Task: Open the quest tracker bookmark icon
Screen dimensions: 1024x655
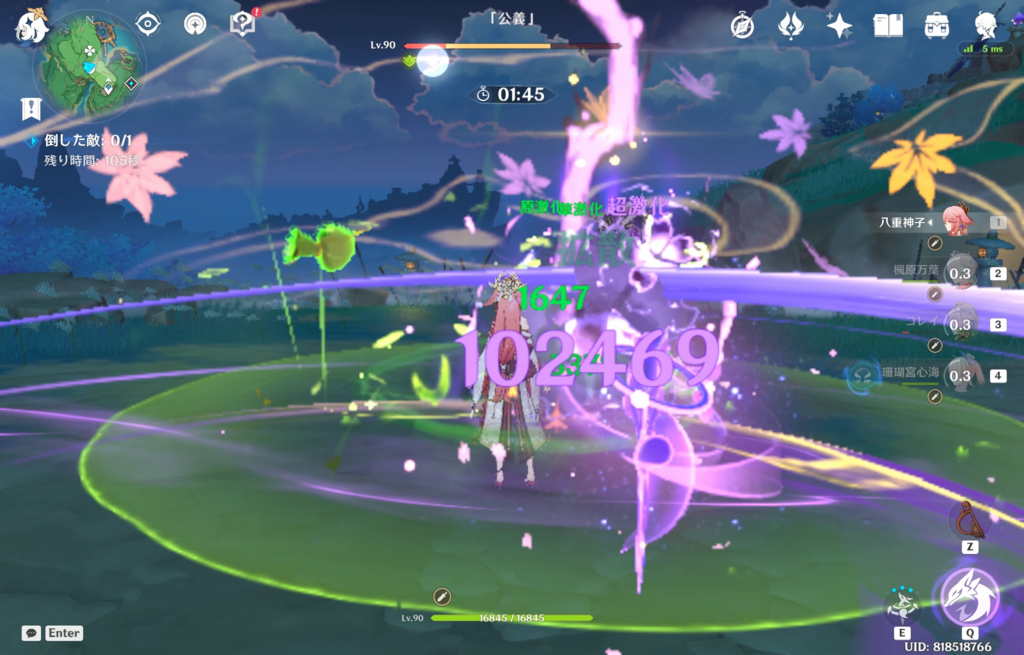Action: (x=31, y=109)
